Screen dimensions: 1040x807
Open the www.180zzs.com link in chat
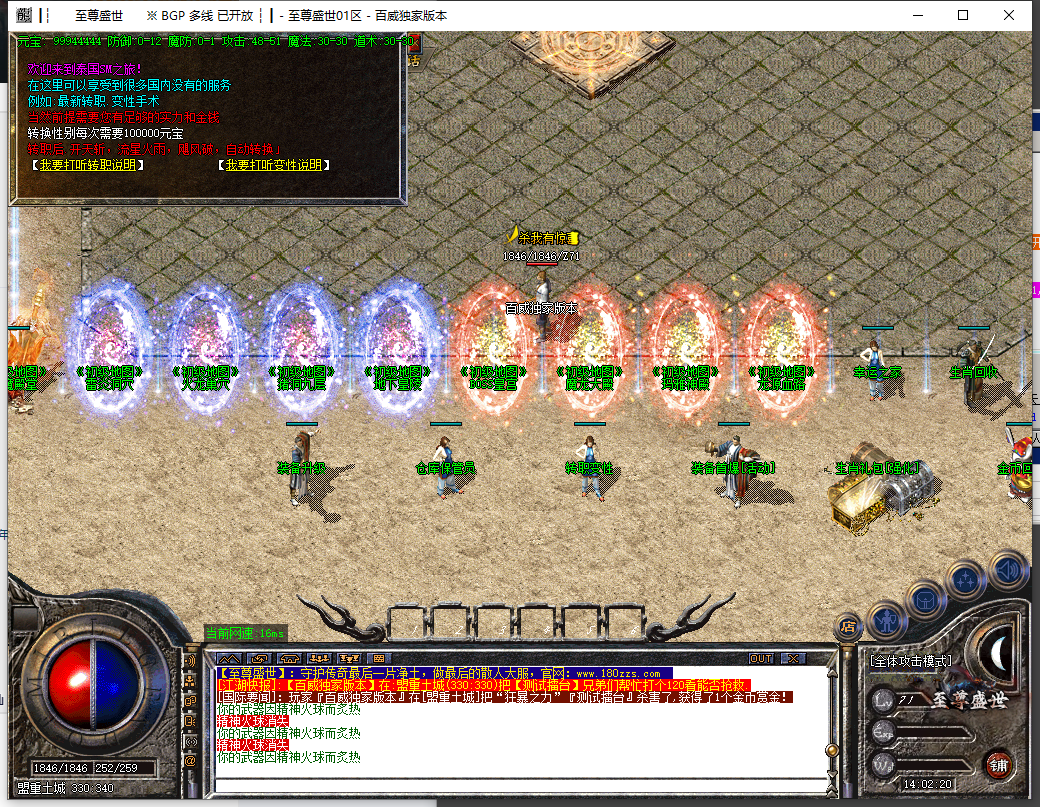(617, 674)
